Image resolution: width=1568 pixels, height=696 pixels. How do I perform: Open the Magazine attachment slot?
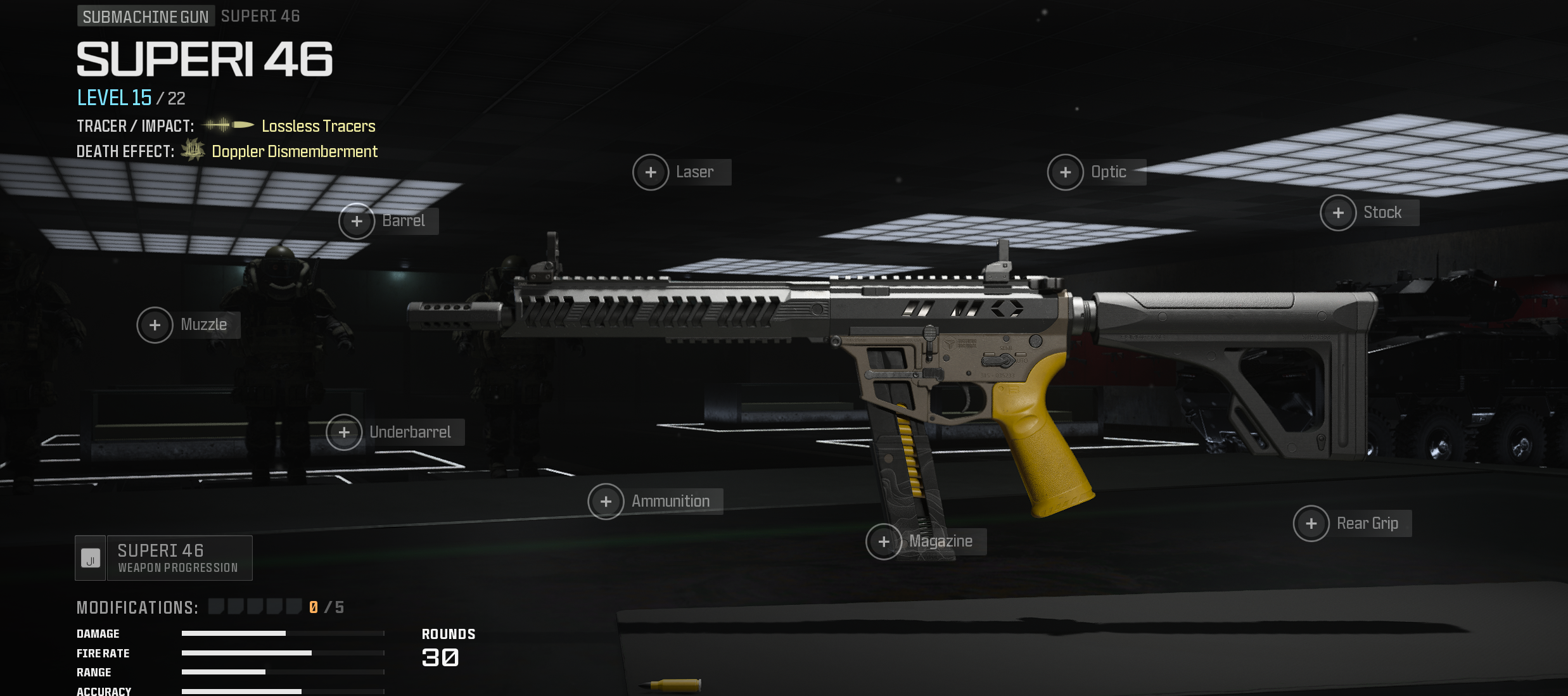click(884, 541)
